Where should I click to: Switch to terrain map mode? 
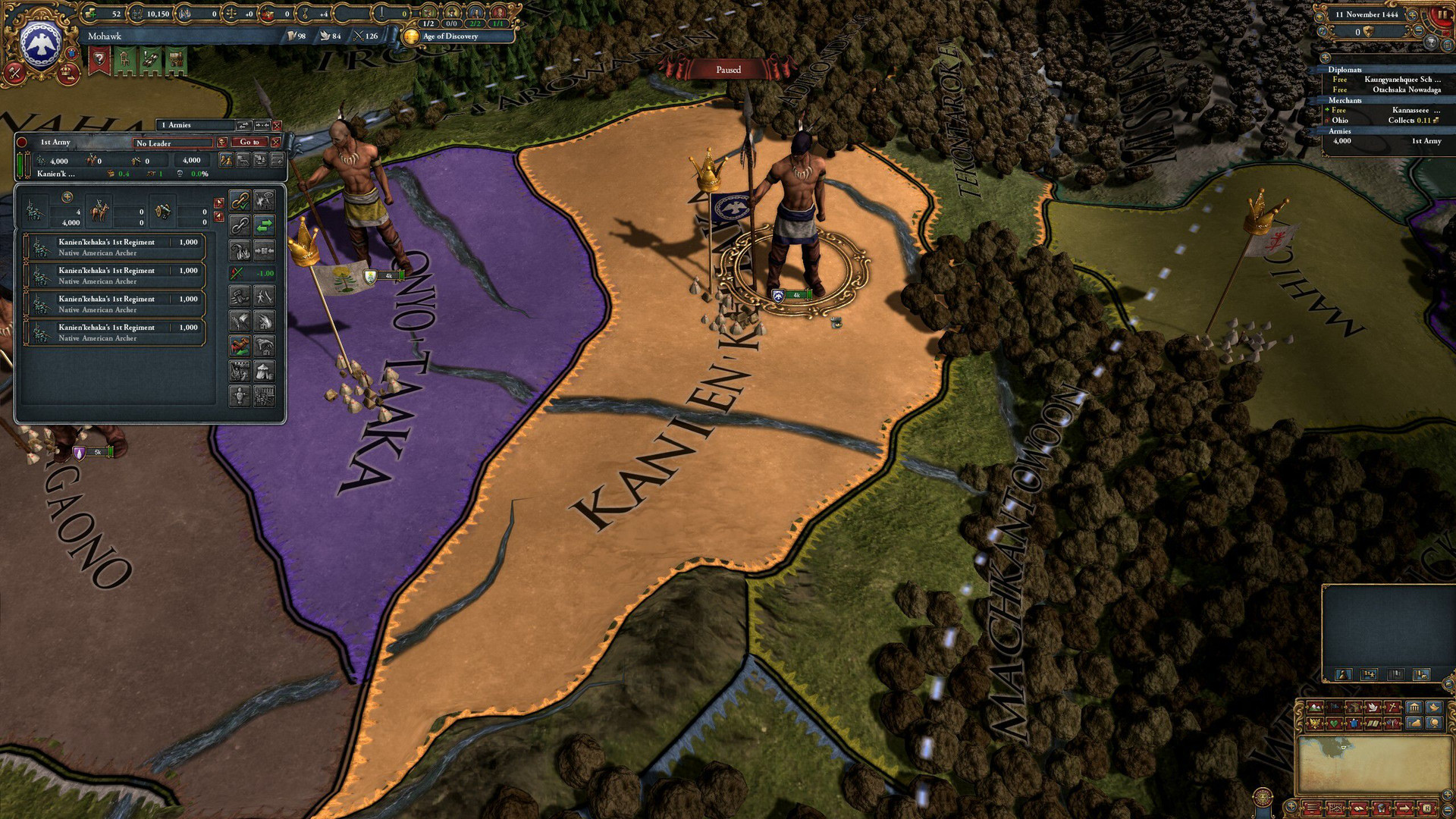click(1314, 708)
